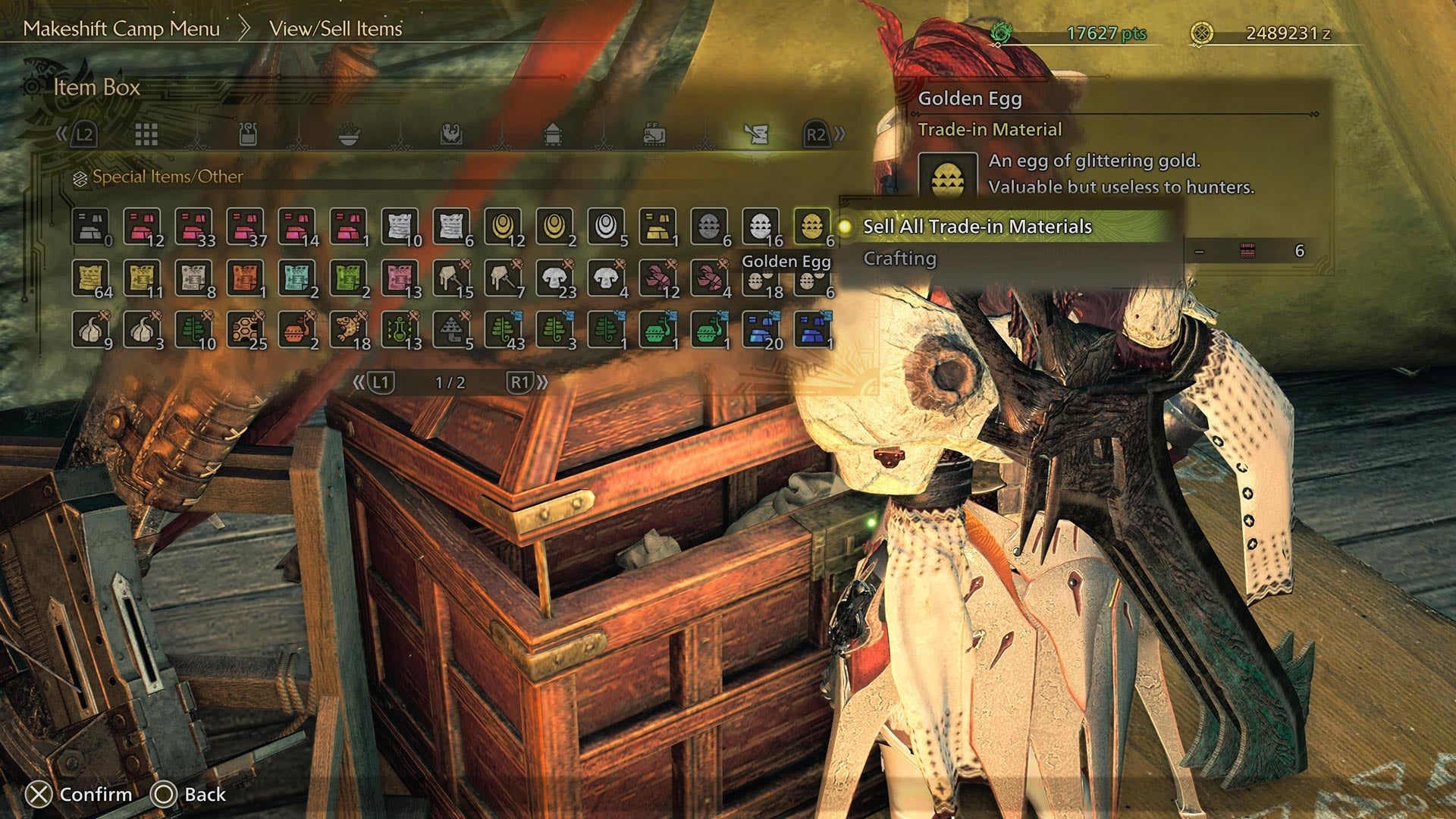The height and width of the screenshot is (819, 1456).
Task: Open the highlighted Special Items/Other category icon
Action: [x=755, y=135]
